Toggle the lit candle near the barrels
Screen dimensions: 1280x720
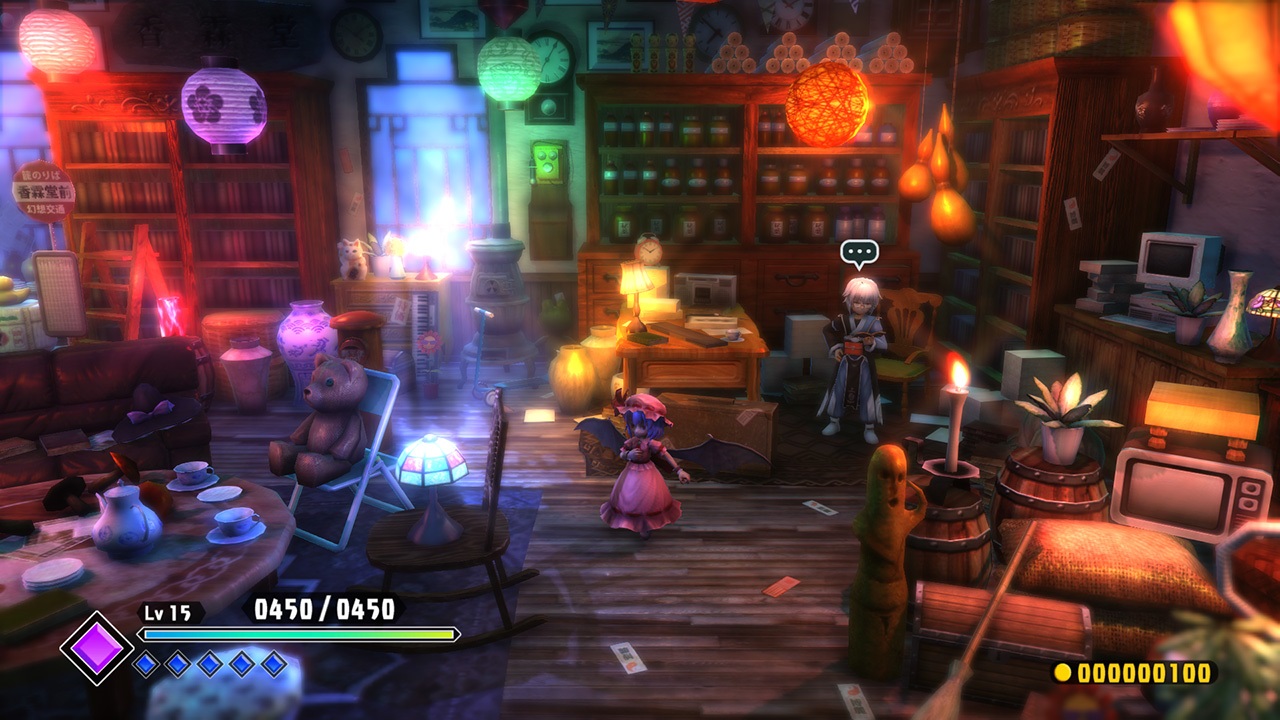pos(954,420)
